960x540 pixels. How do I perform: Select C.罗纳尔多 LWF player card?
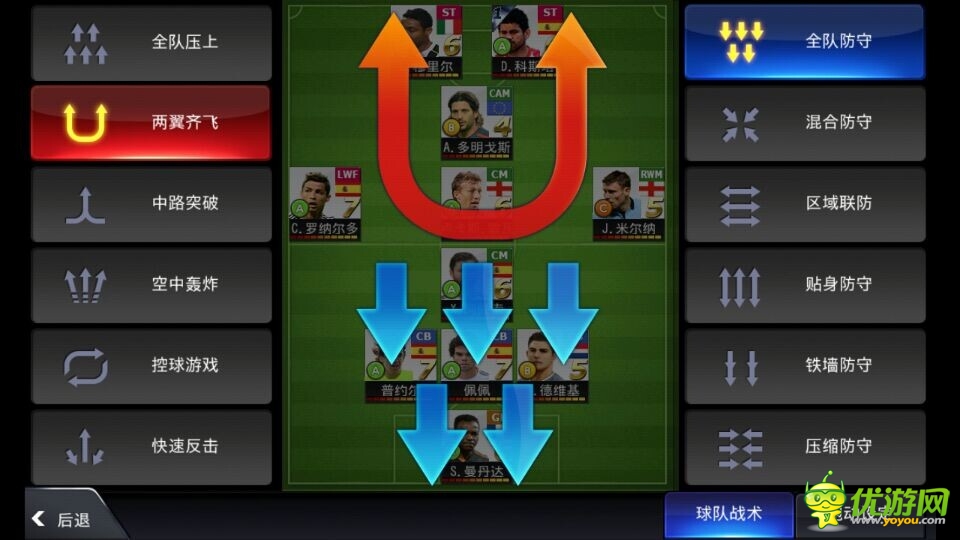325,200
